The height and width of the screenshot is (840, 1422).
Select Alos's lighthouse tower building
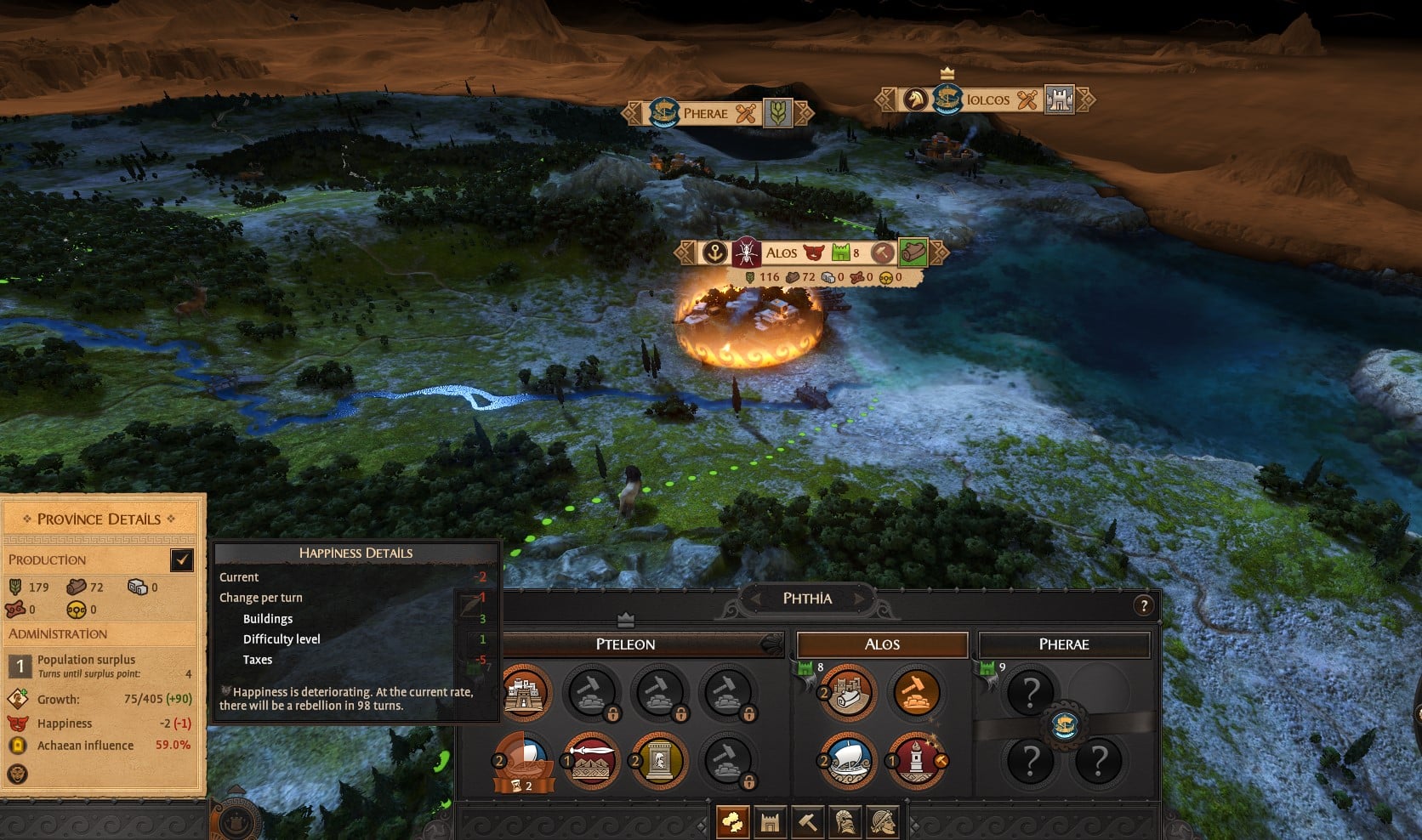[x=916, y=759]
